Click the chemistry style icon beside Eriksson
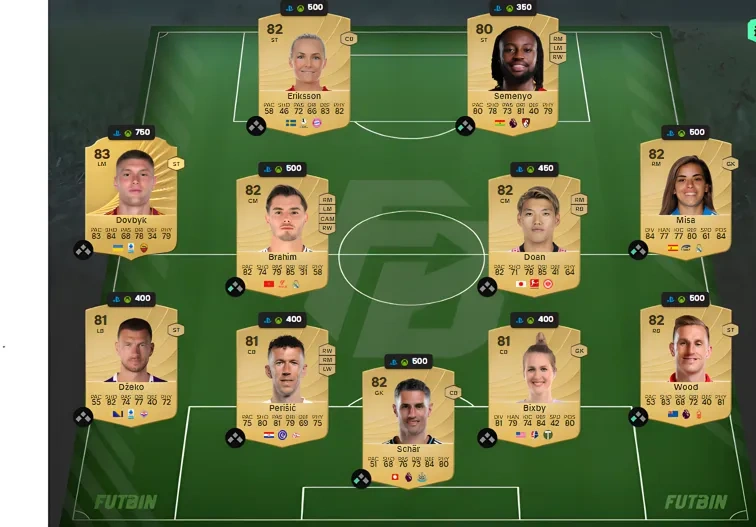The height and width of the screenshot is (527, 756). [x=256, y=126]
